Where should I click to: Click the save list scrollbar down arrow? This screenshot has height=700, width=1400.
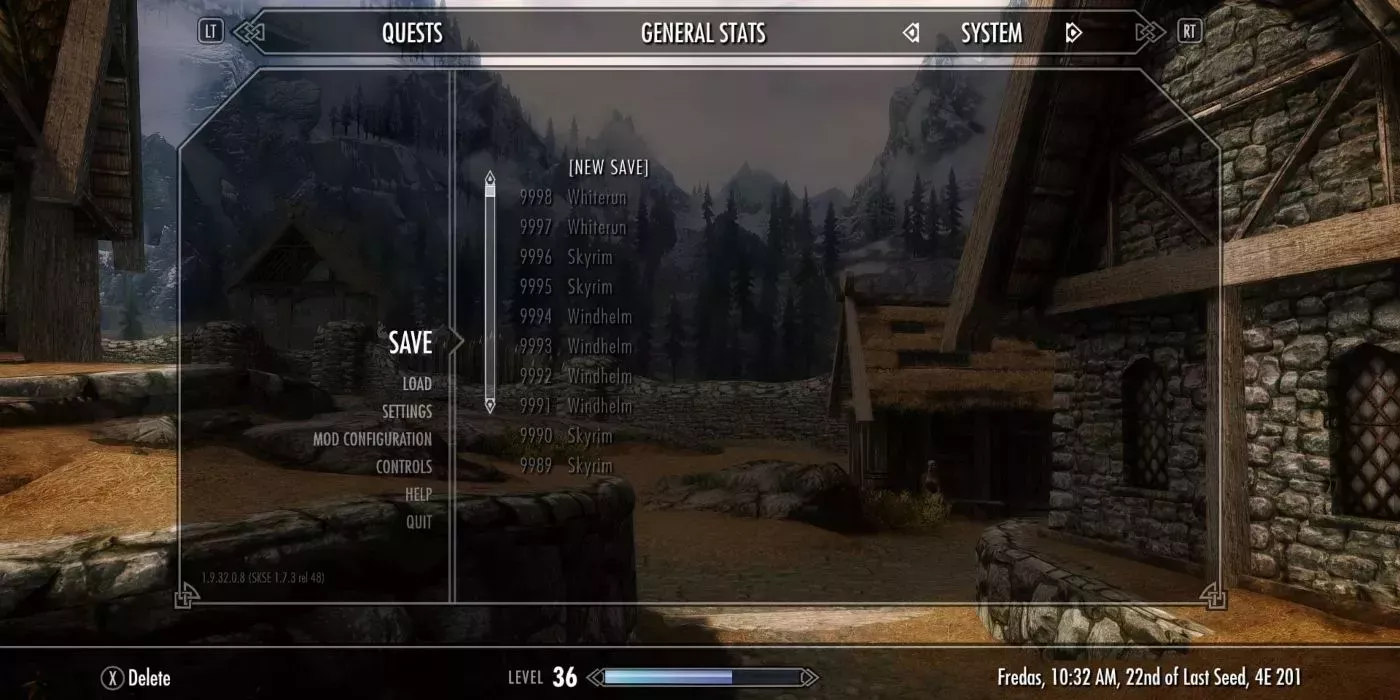pyautogui.click(x=490, y=405)
